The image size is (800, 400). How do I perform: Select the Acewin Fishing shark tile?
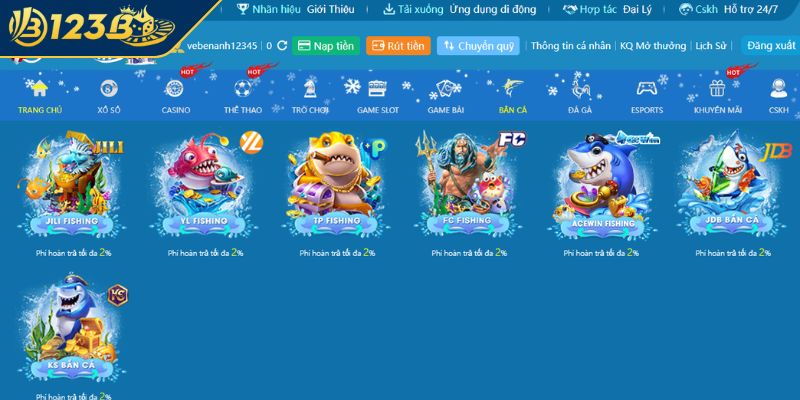point(600,185)
